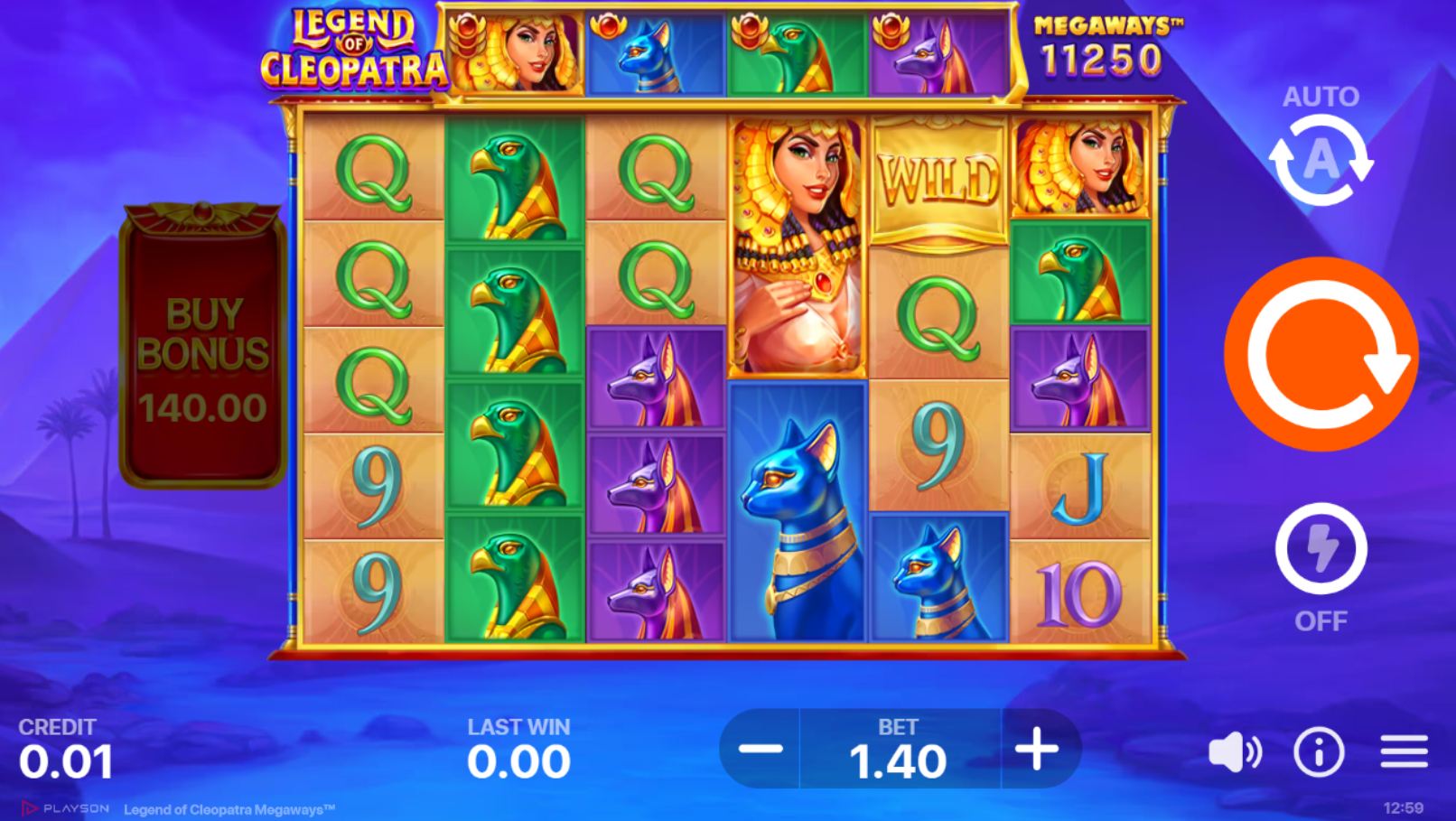This screenshot has width=1456, height=821.
Task: Decrease the bet with the minus button
Action: click(761, 749)
